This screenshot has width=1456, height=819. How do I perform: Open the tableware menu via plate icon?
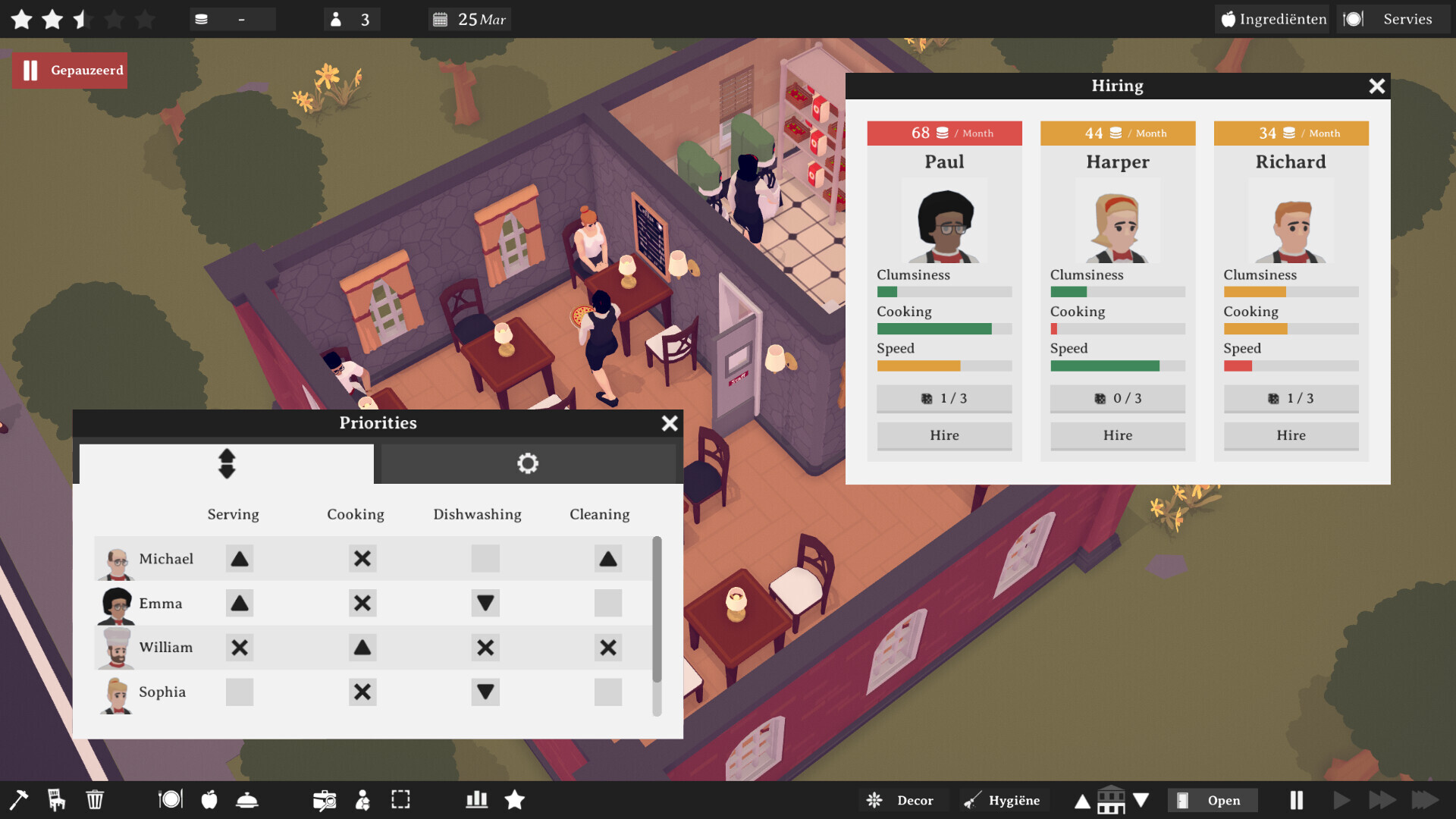click(x=170, y=799)
